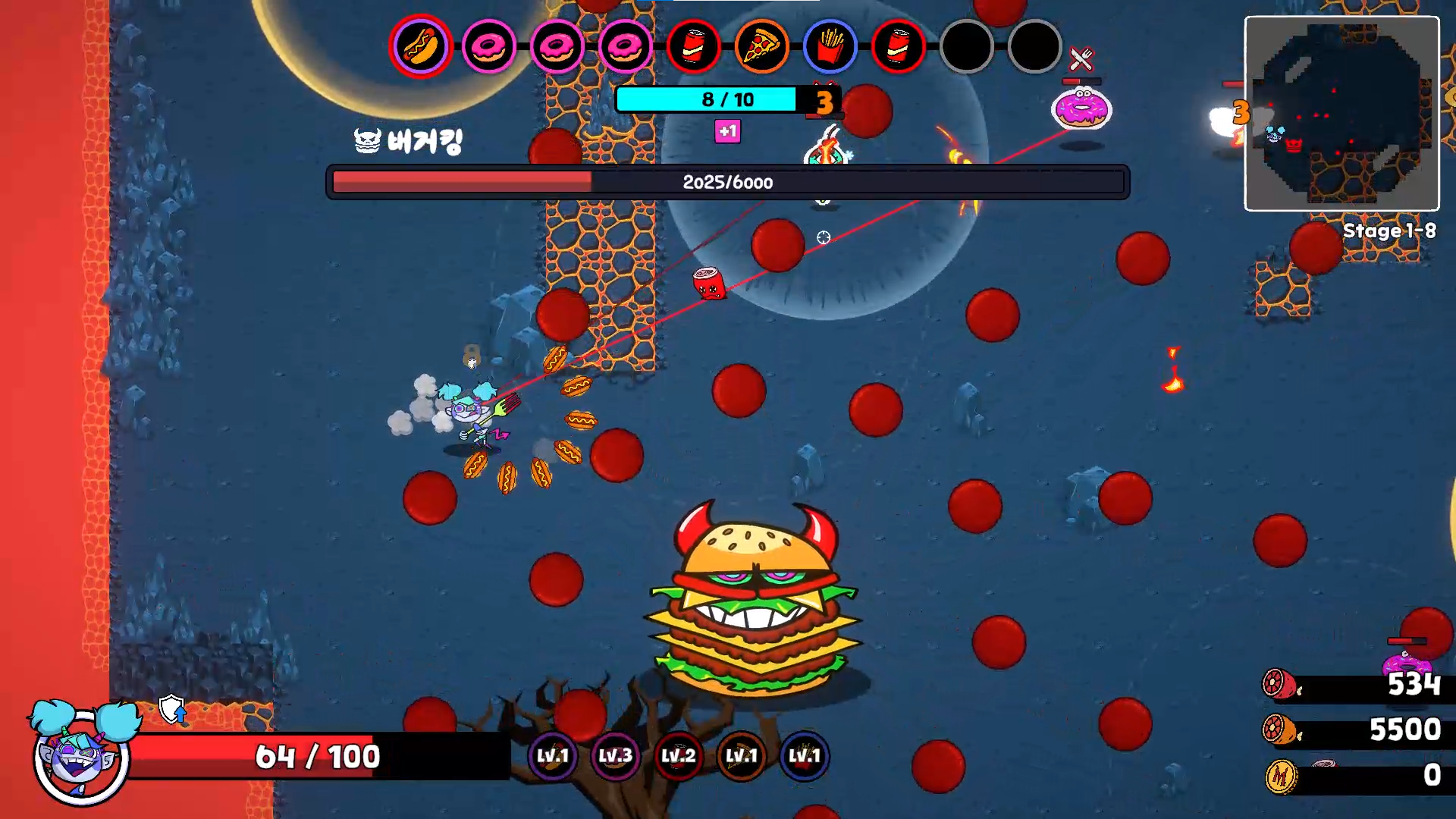The image size is (1456, 819).
Task: Choose the french fries slot in the top bar
Action: 830,47
